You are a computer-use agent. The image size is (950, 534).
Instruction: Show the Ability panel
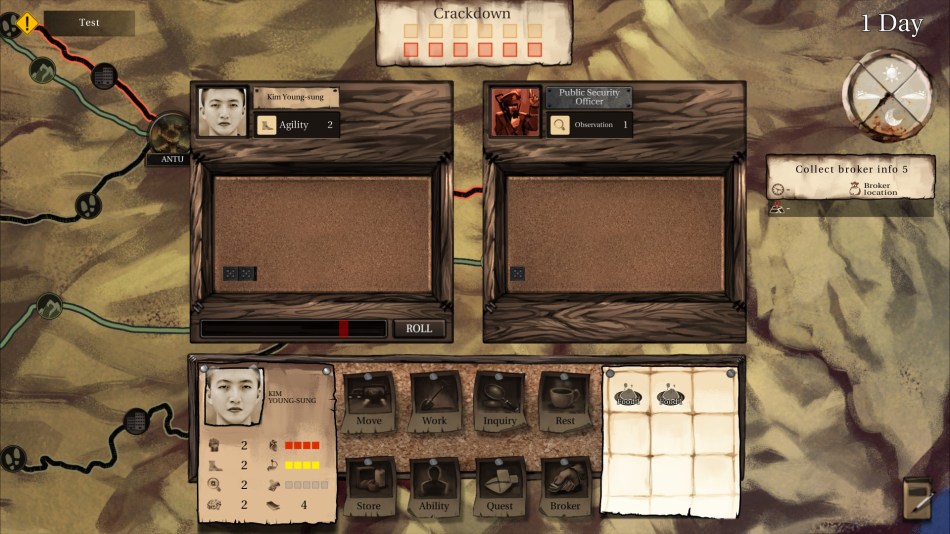[x=434, y=486]
